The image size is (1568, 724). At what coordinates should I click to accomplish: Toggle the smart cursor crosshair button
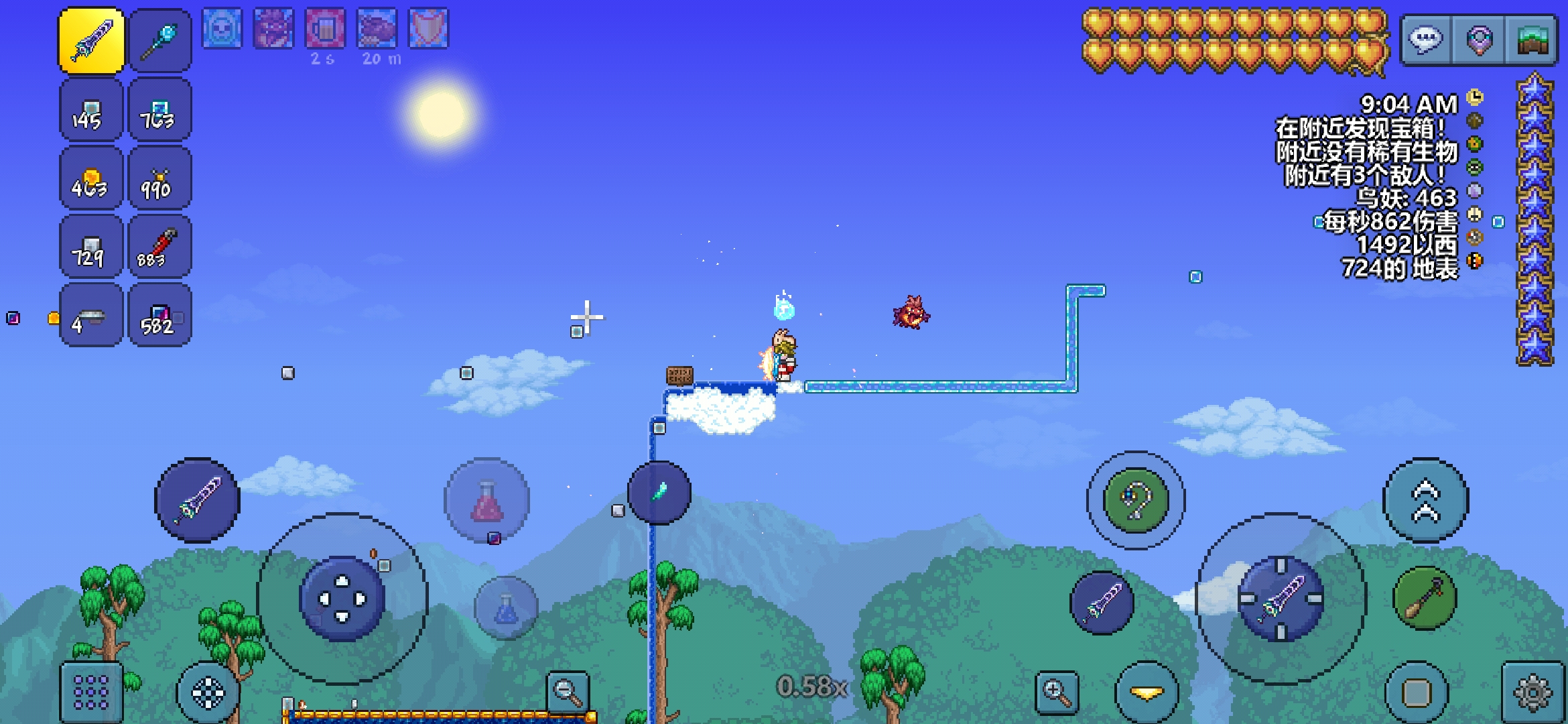[208, 692]
